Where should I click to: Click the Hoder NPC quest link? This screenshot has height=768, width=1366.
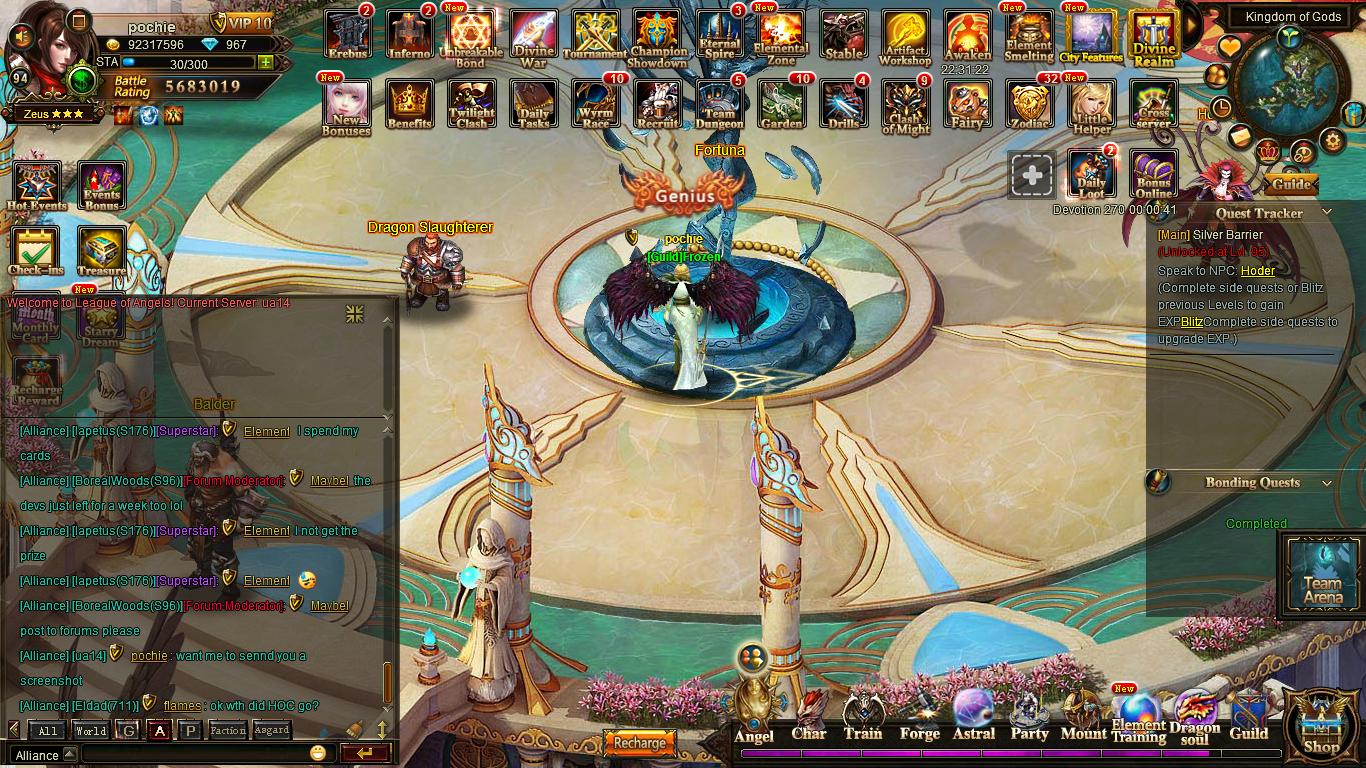1257,270
